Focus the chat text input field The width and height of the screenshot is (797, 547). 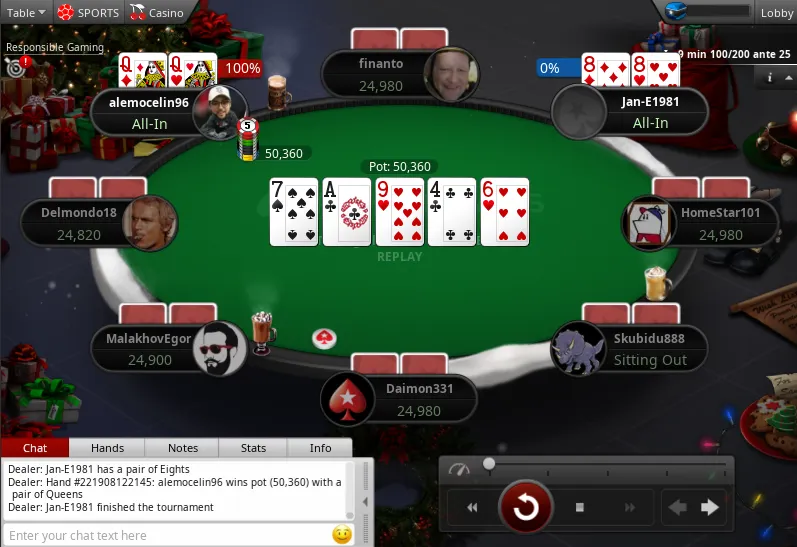point(165,535)
